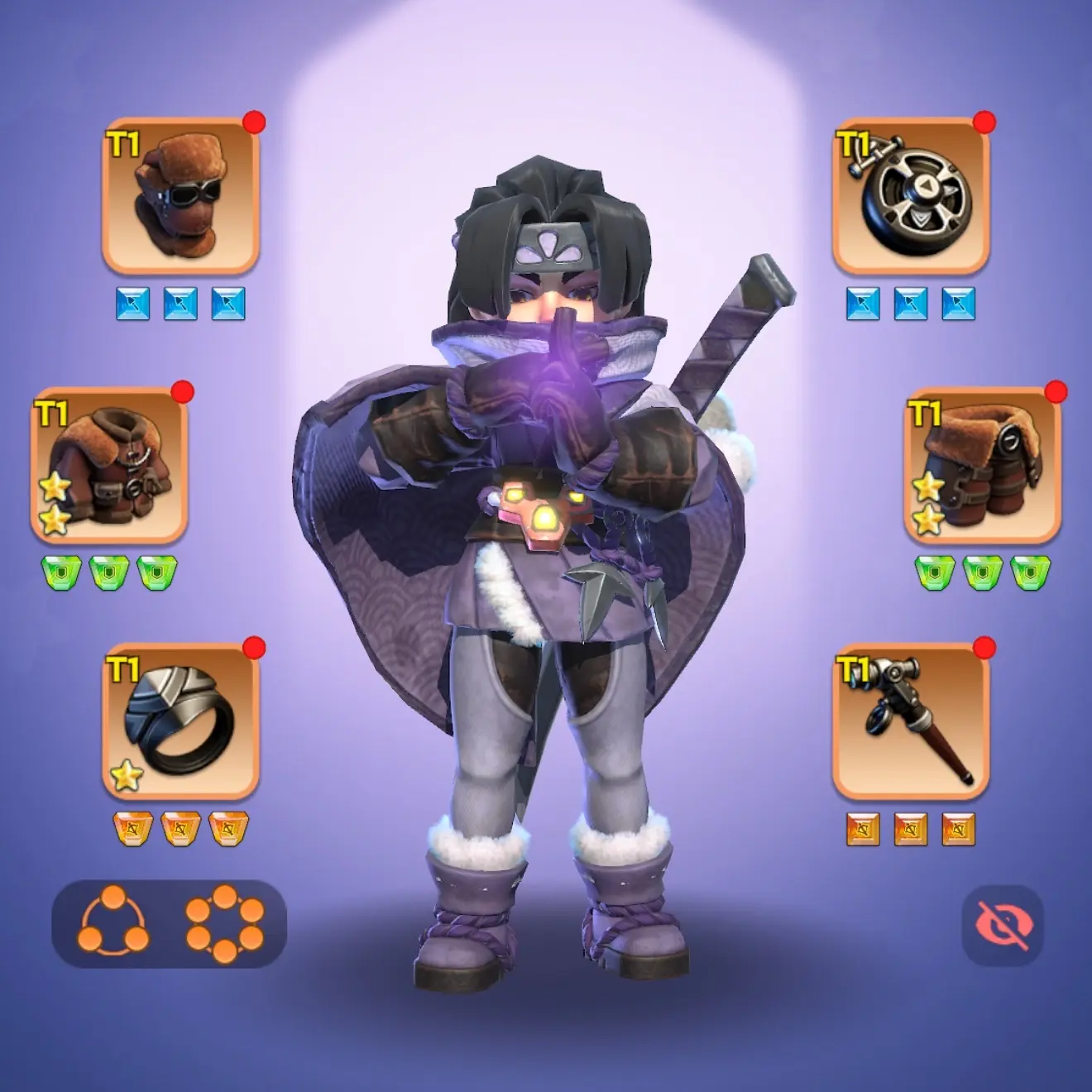Open the fur-lined boots slot
This screenshot has width=1092, height=1092.
pos(984,463)
